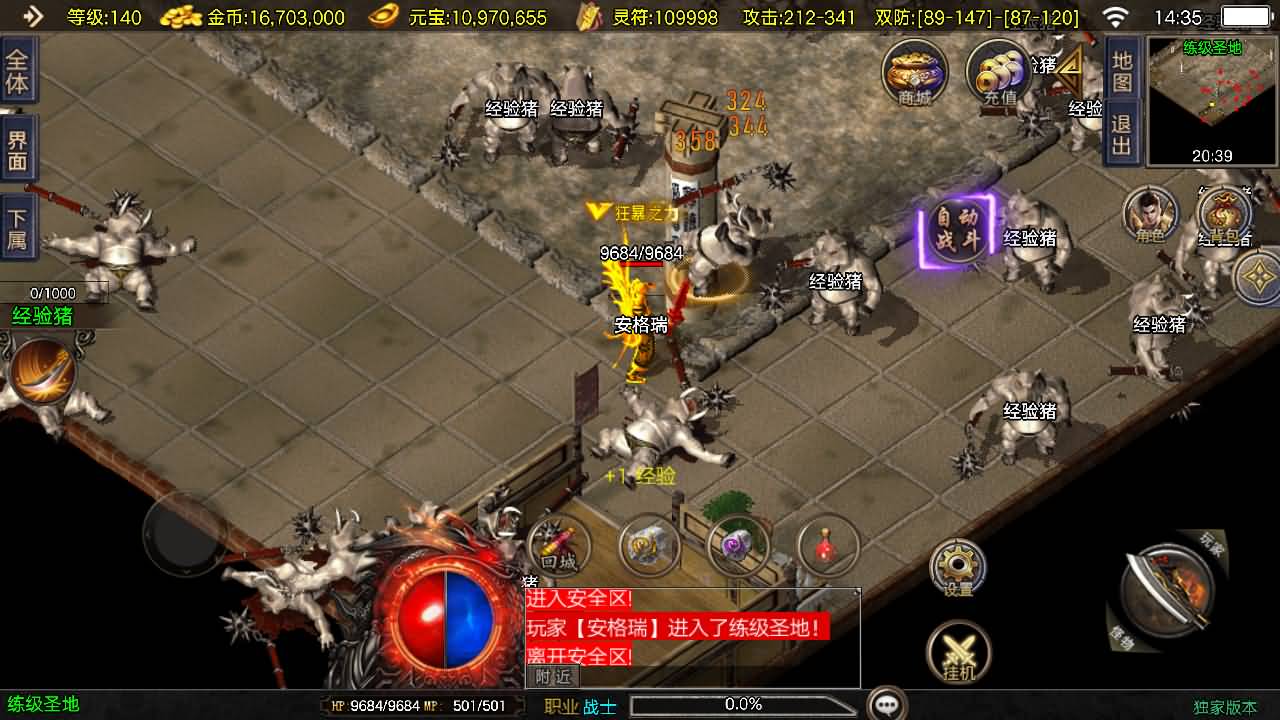Open the 商城 shop icon

pyautogui.click(x=914, y=72)
